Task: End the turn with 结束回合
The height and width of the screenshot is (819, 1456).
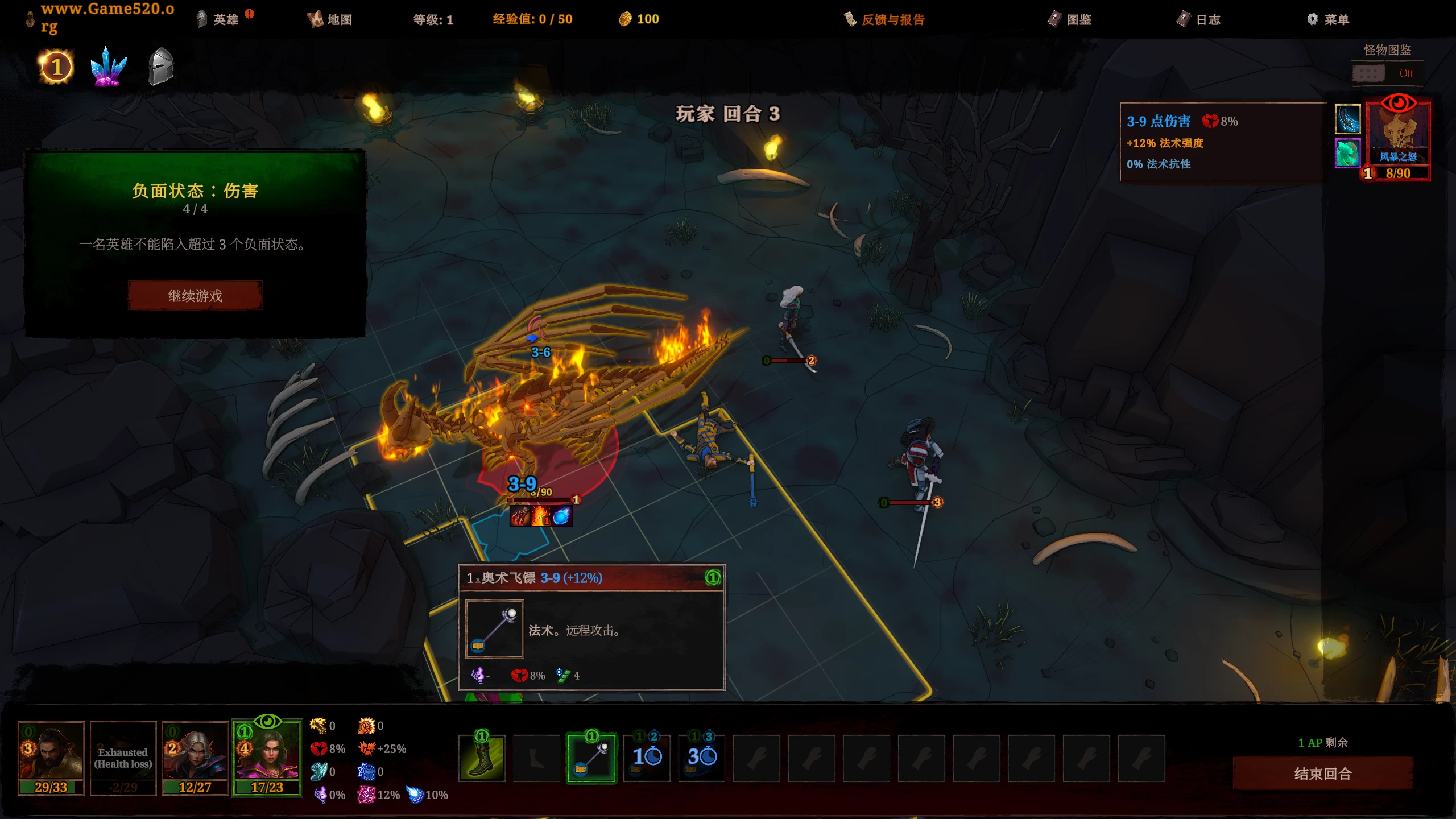Action: tap(1322, 773)
